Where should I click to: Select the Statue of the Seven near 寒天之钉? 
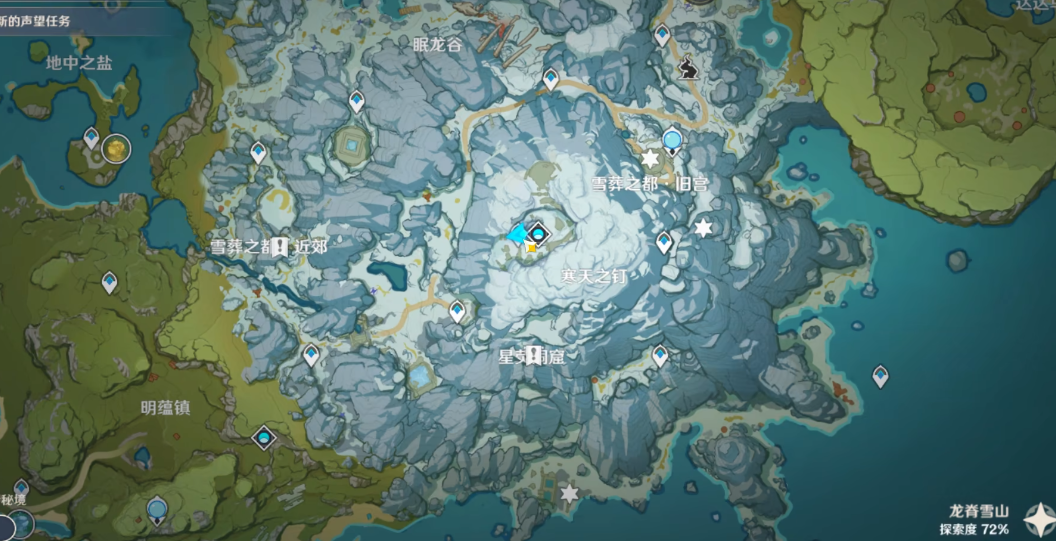540,235
